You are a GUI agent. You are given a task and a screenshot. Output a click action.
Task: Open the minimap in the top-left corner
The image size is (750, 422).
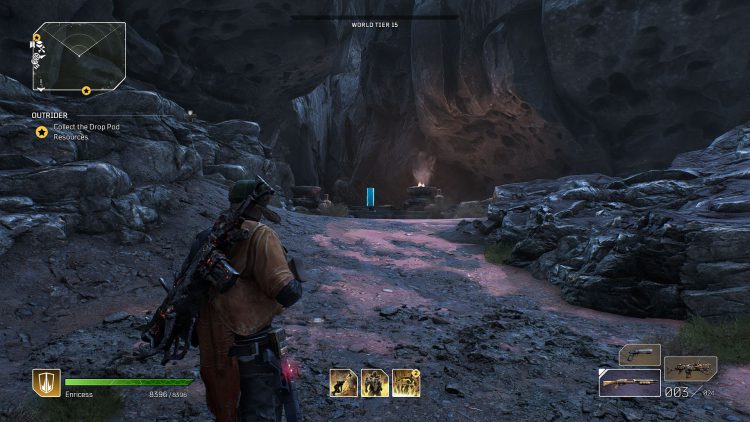coord(79,57)
